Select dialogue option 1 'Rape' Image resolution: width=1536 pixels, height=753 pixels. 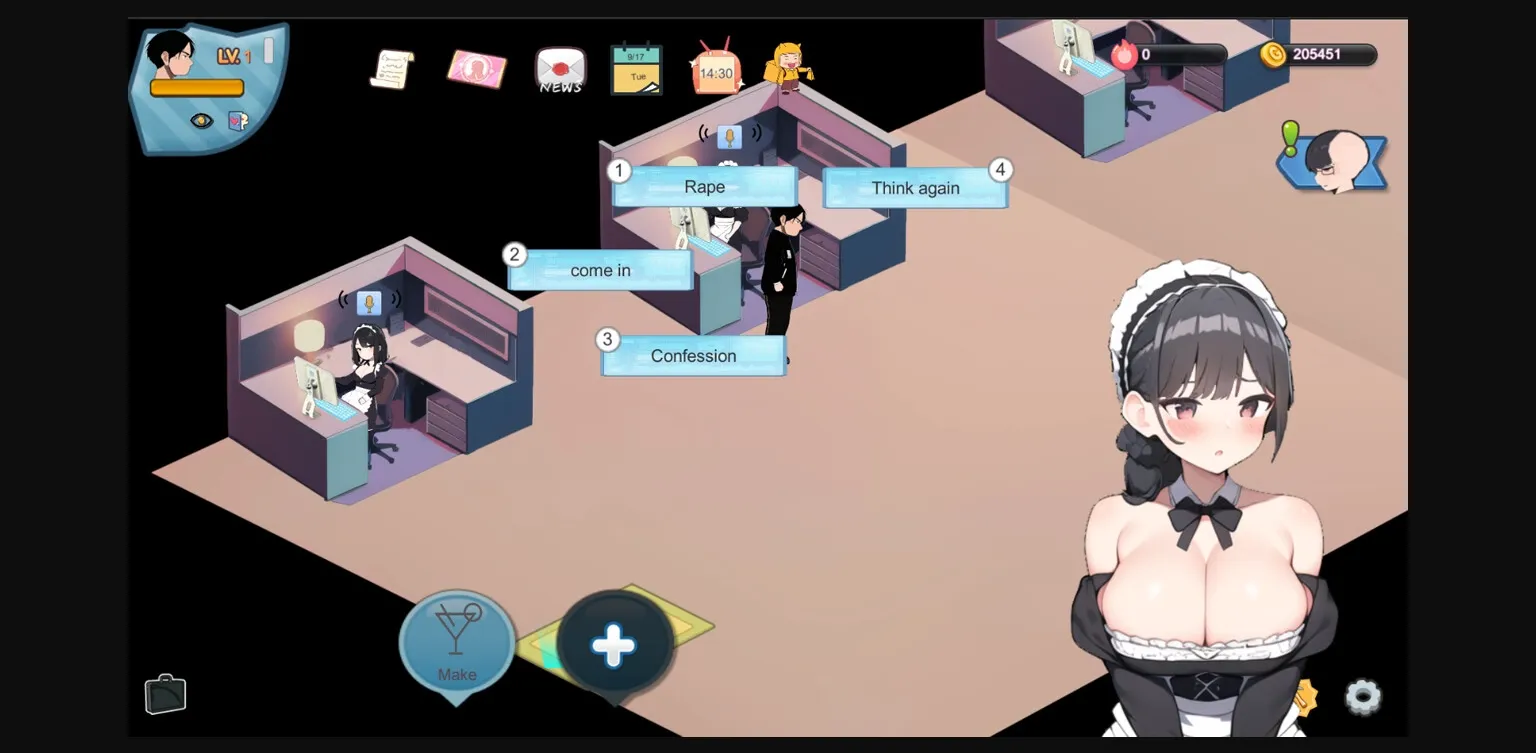(704, 186)
